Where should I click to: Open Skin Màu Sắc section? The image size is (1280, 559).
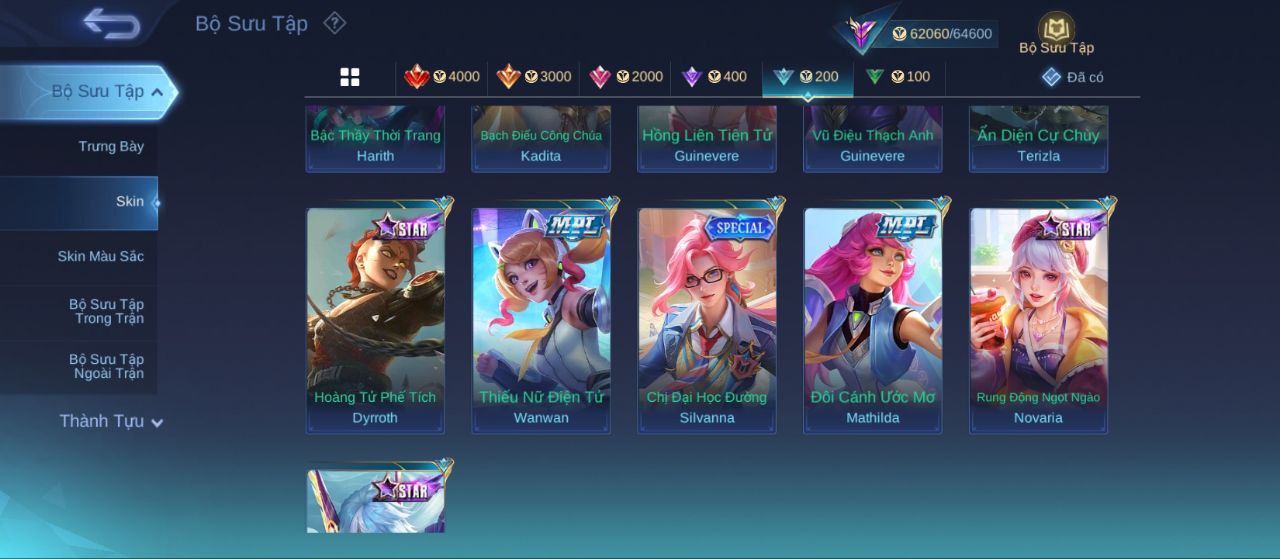100,257
